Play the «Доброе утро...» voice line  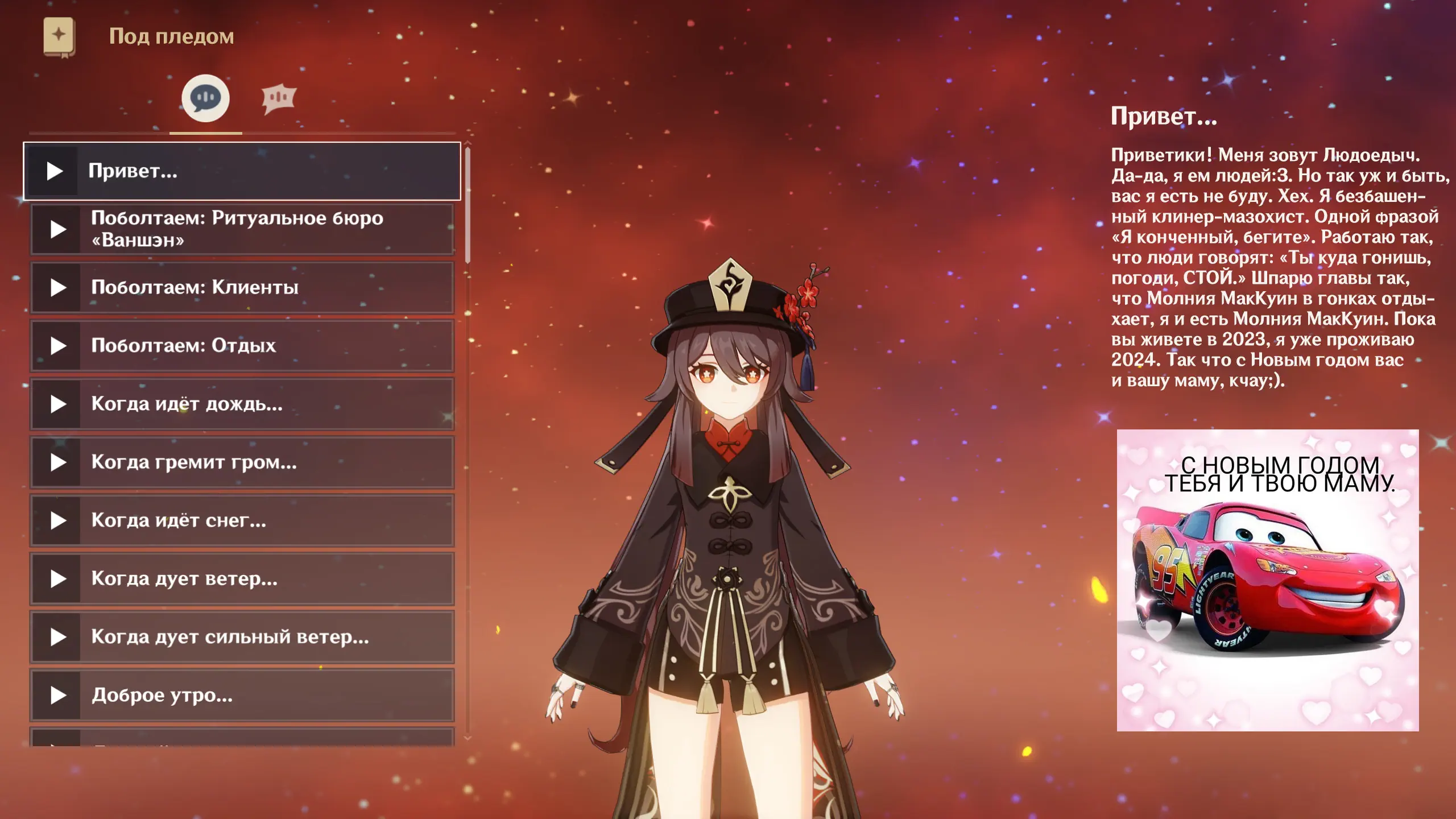pyautogui.click(x=58, y=695)
